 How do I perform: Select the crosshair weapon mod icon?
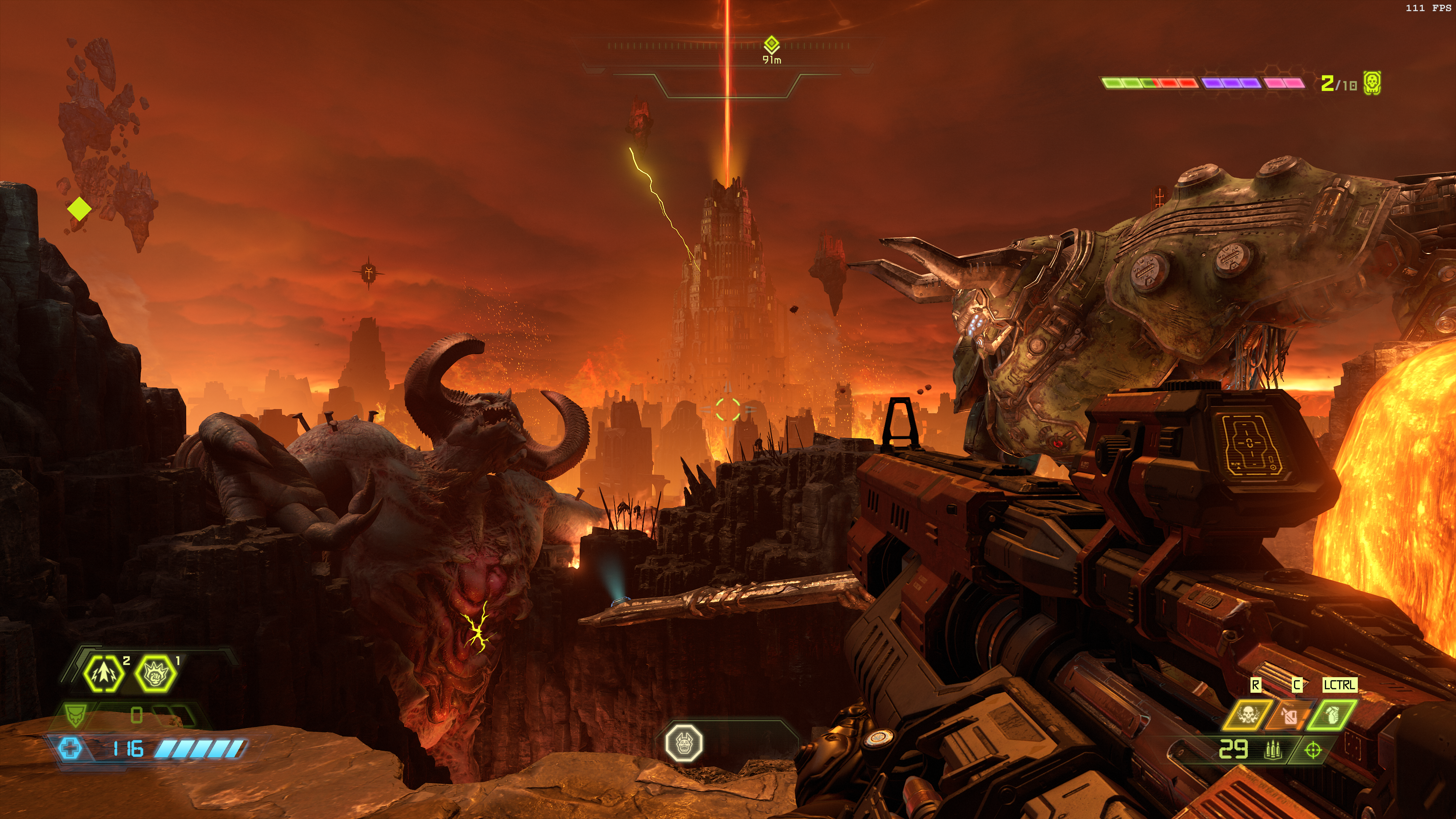pos(1312,751)
